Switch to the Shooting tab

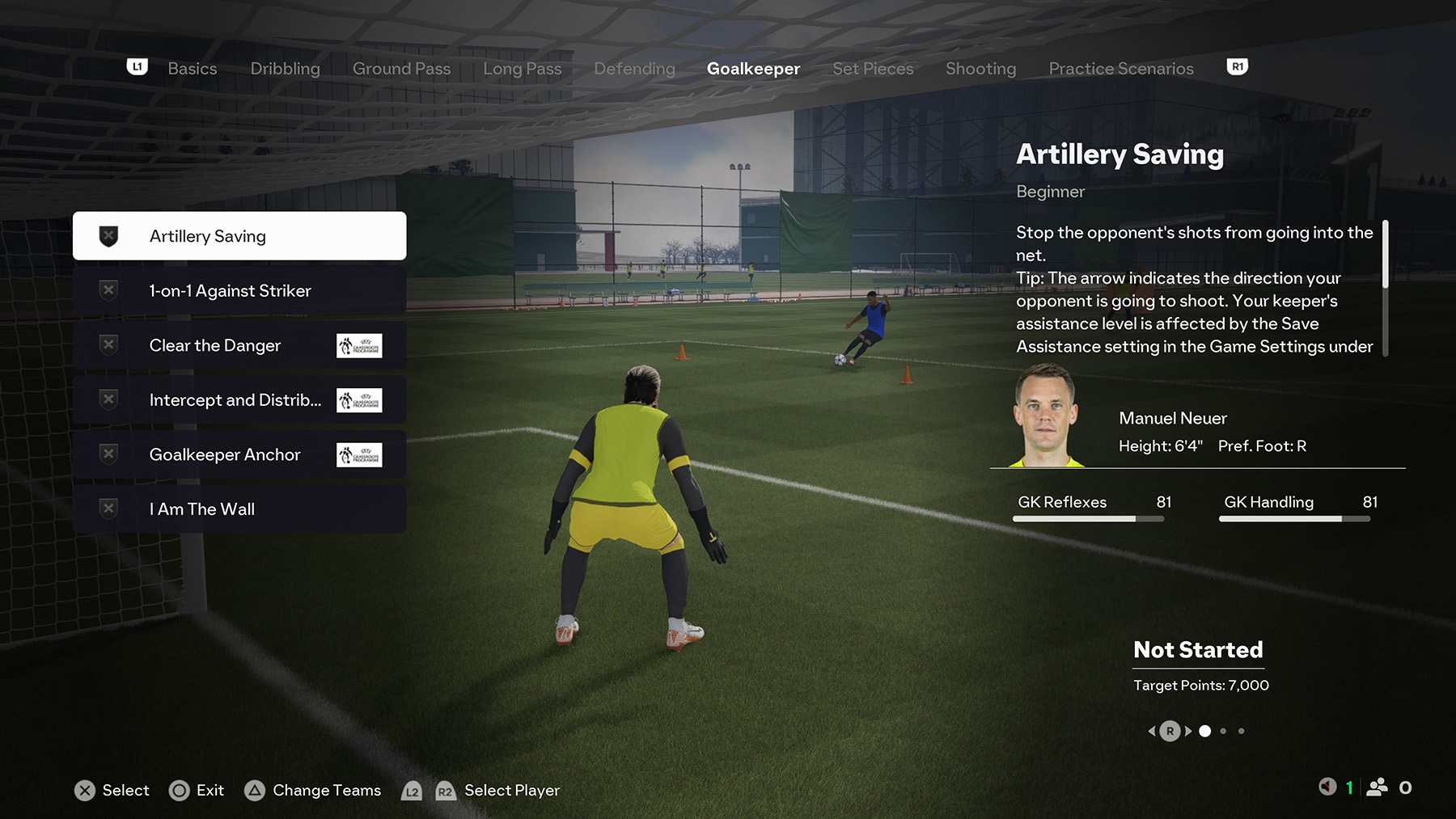(980, 69)
